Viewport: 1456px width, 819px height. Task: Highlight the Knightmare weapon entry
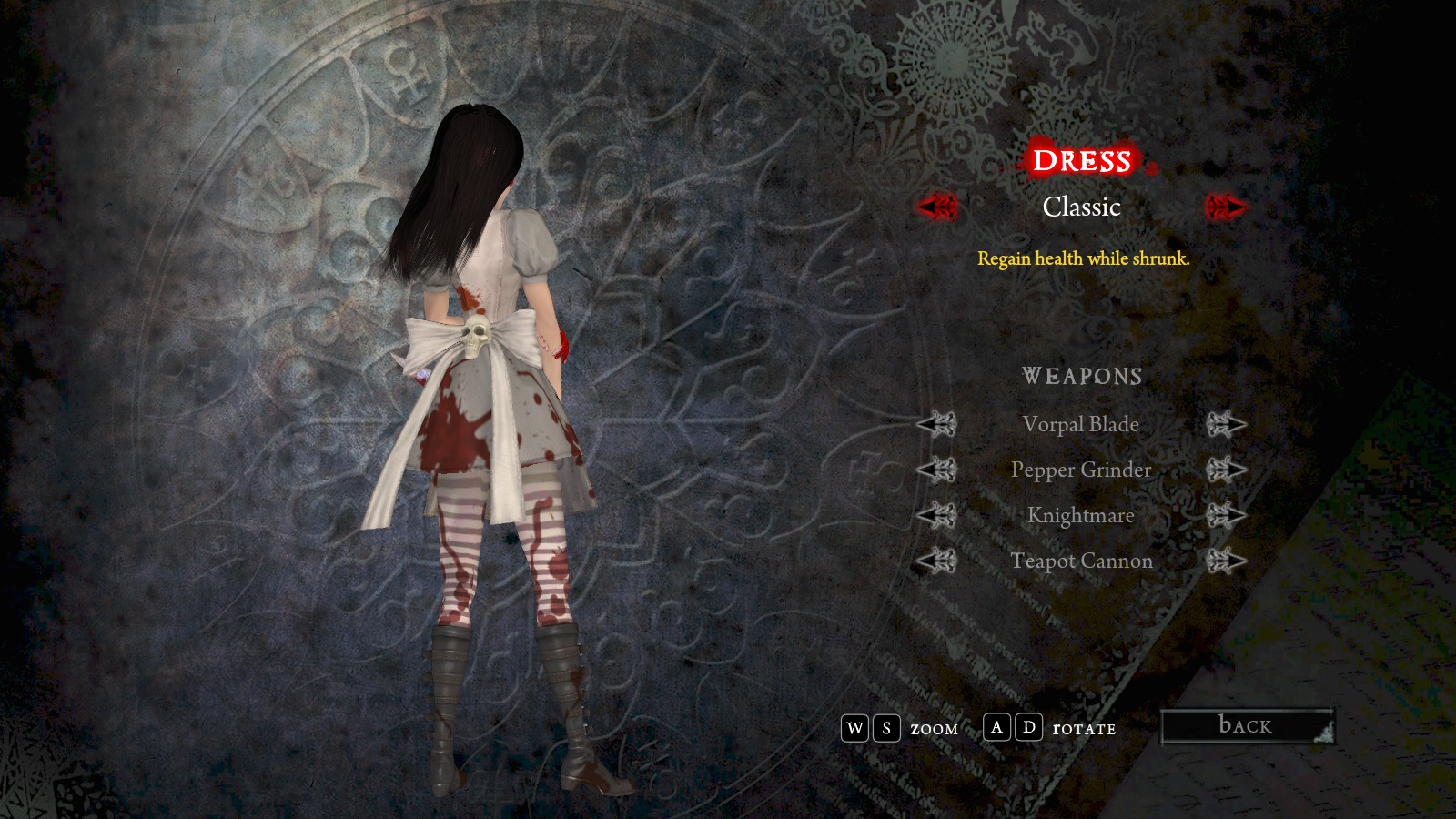1081,515
